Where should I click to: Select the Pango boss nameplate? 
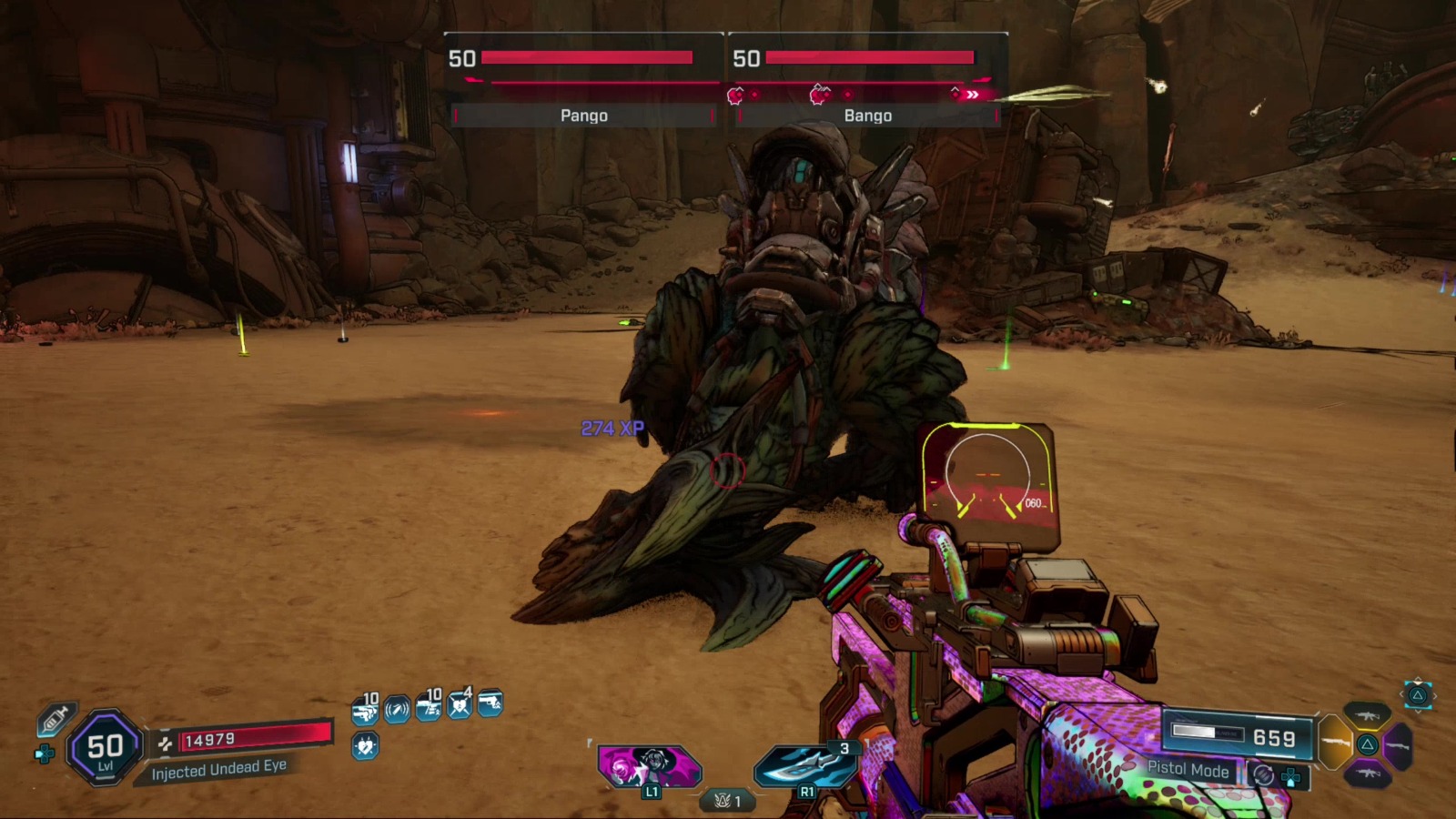tap(582, 116)
